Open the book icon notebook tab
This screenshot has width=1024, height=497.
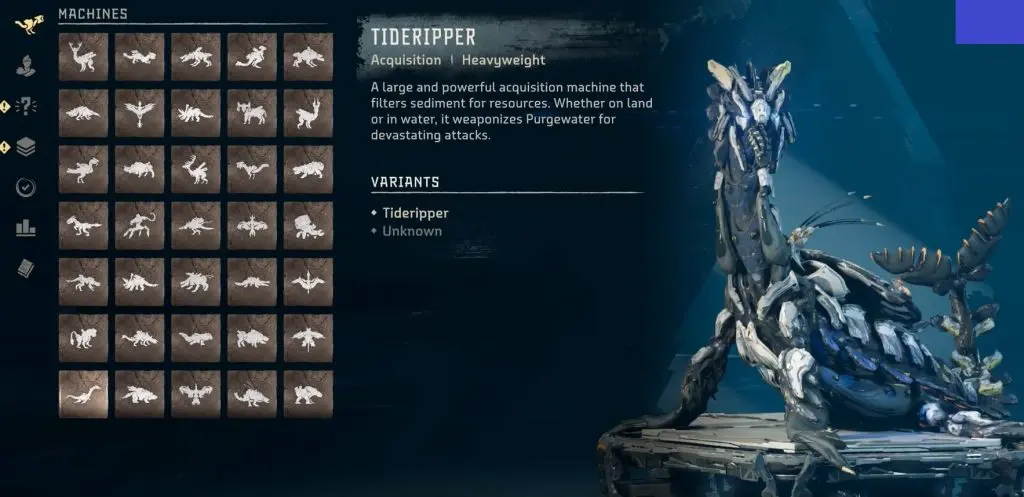point(26,268)
